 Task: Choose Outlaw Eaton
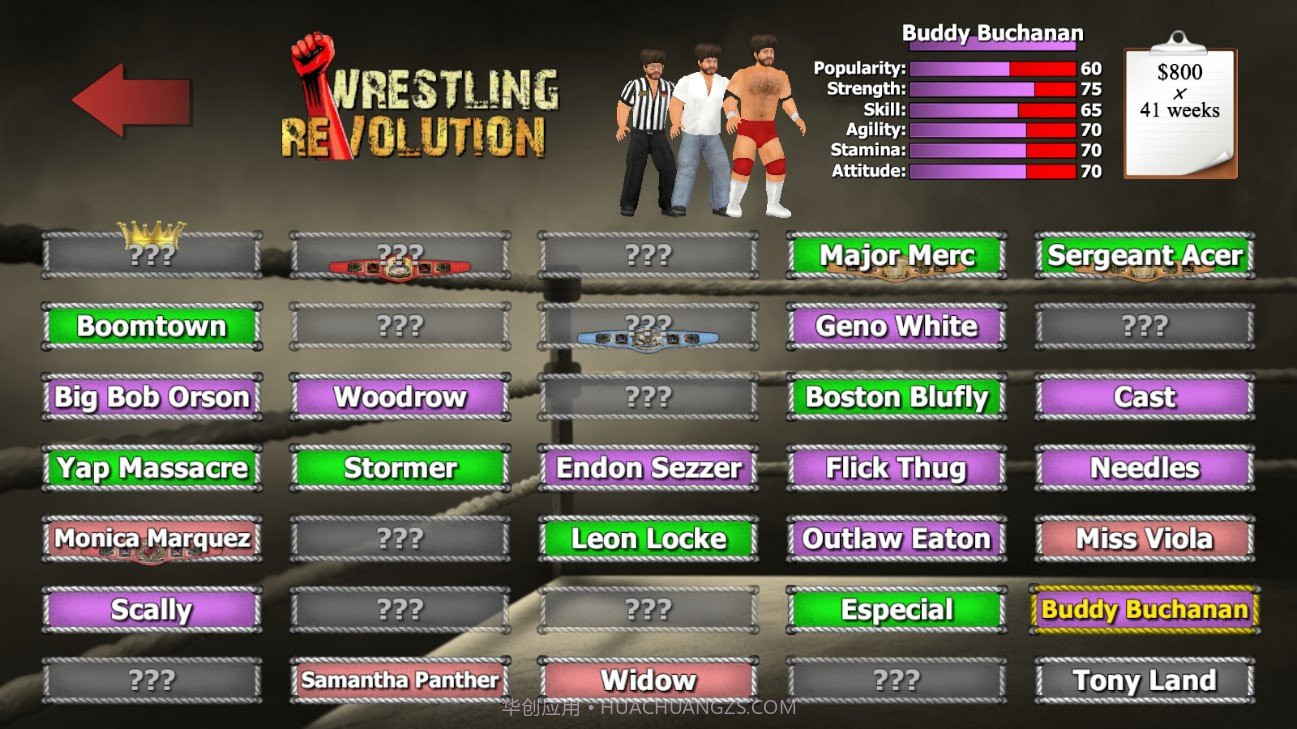(x=896, y=540)
